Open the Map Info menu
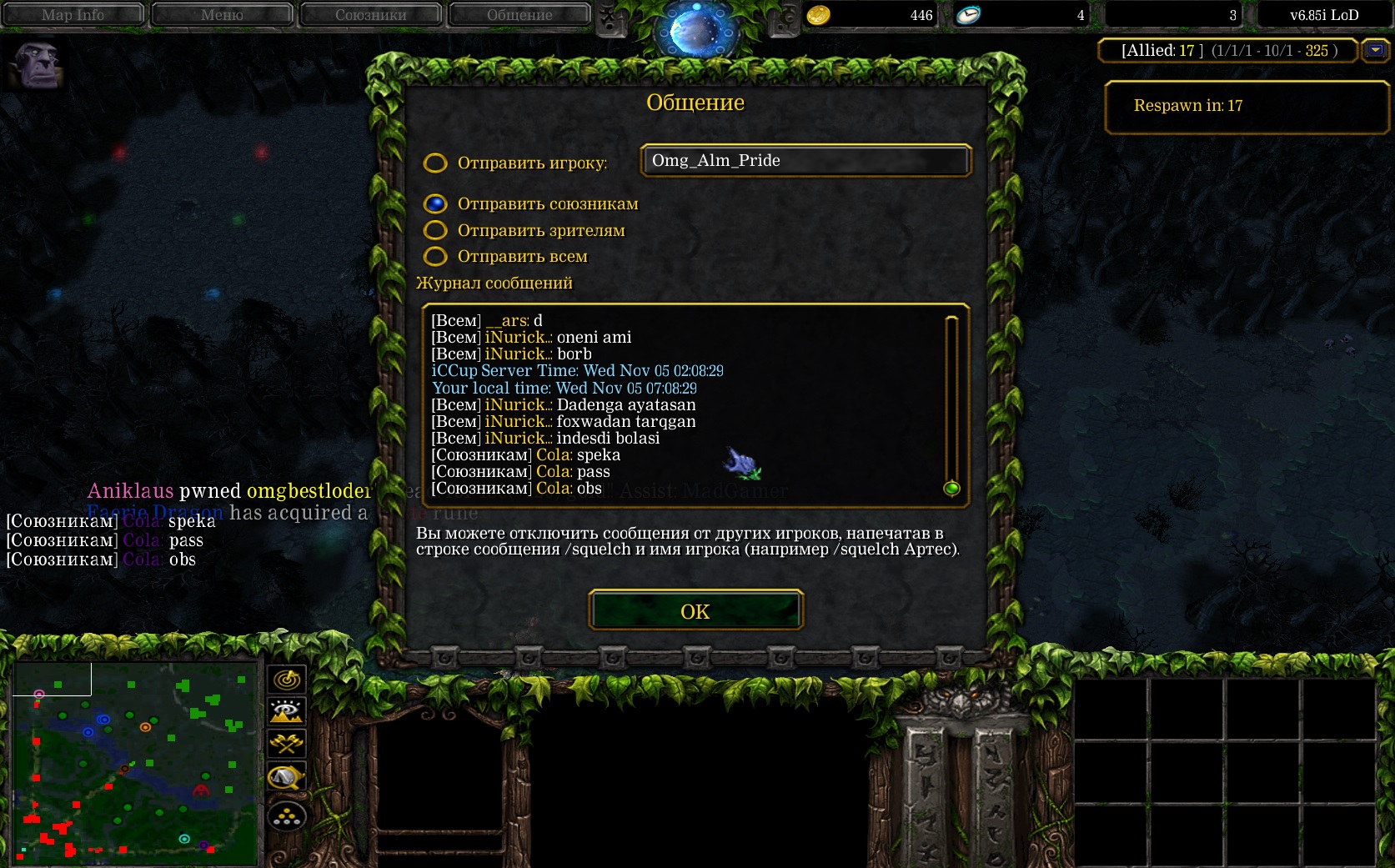 click(73, 15)
